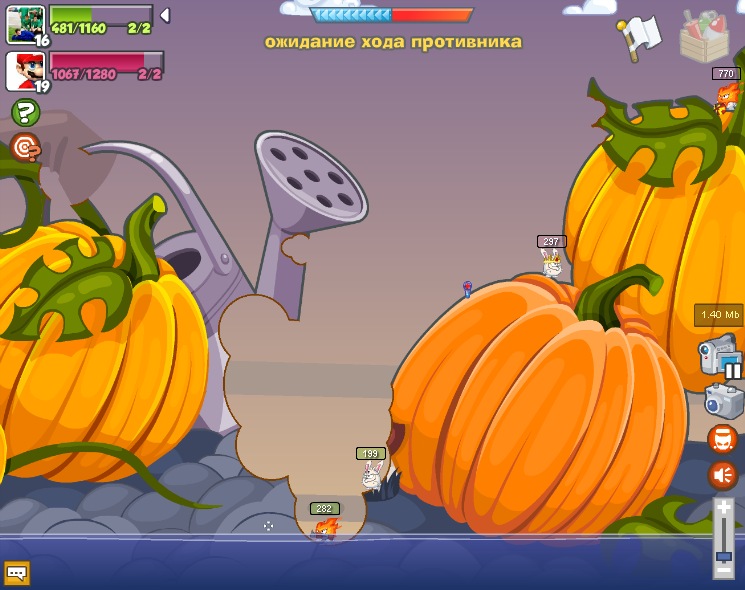
Task: Take a screenshot with the photo camera
Action: pyautogui.click(x=723, y=400)
